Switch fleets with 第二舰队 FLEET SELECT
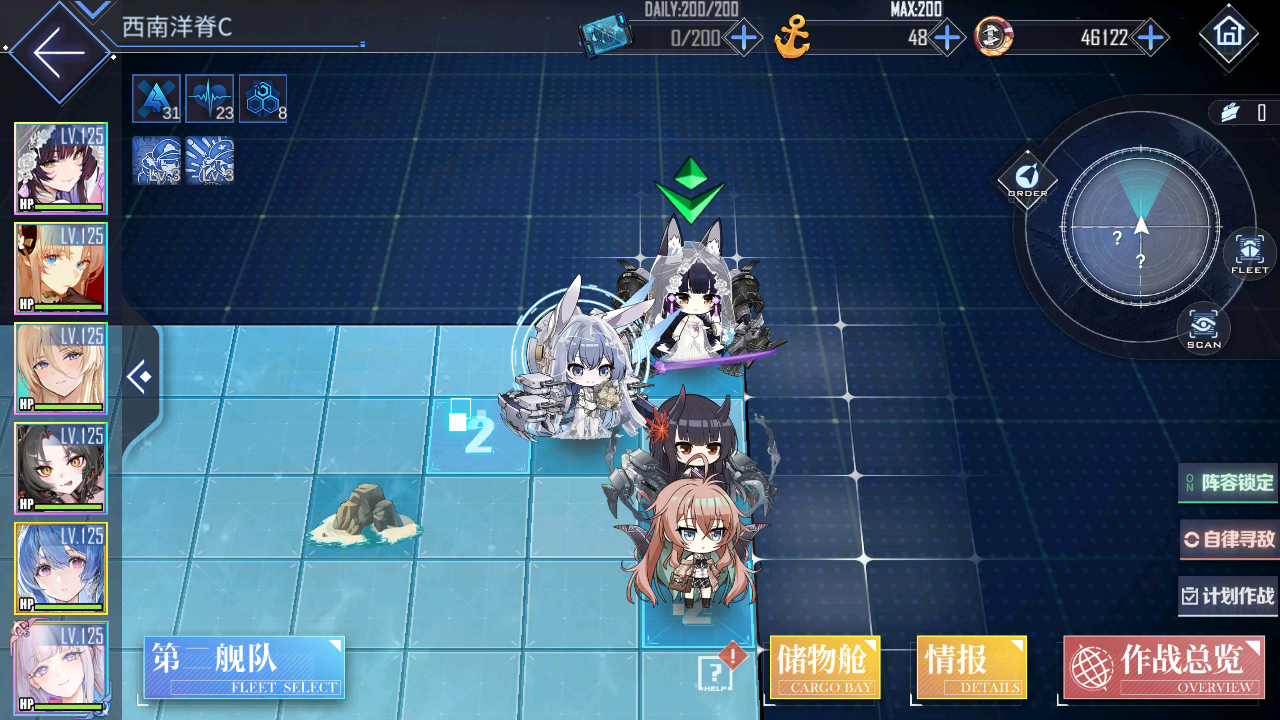The height and width of the screenshot is (720, 1280). point(244,667)
